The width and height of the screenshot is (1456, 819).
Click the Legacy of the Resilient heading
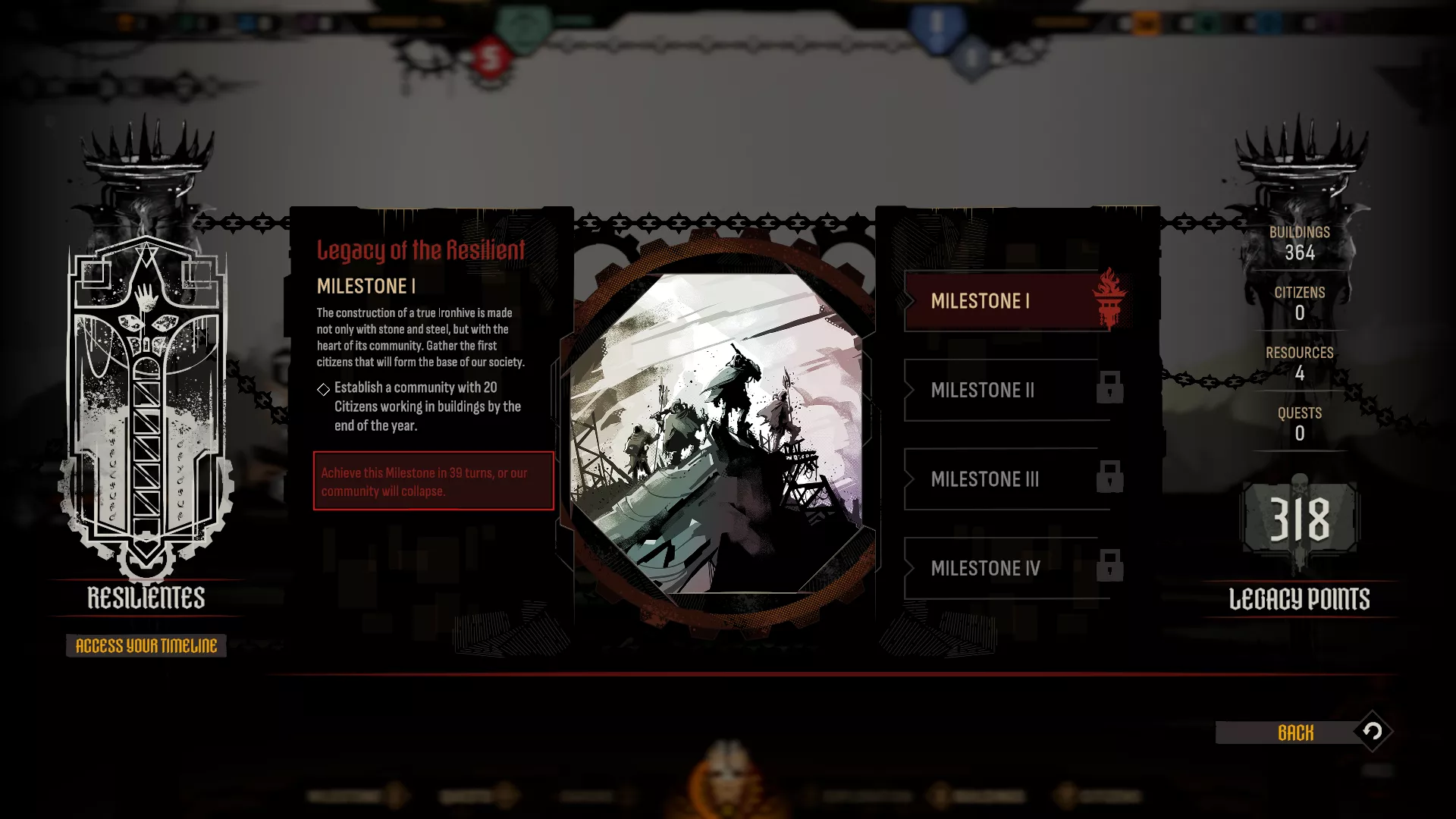pyautogui.click(x=420, y=249)
